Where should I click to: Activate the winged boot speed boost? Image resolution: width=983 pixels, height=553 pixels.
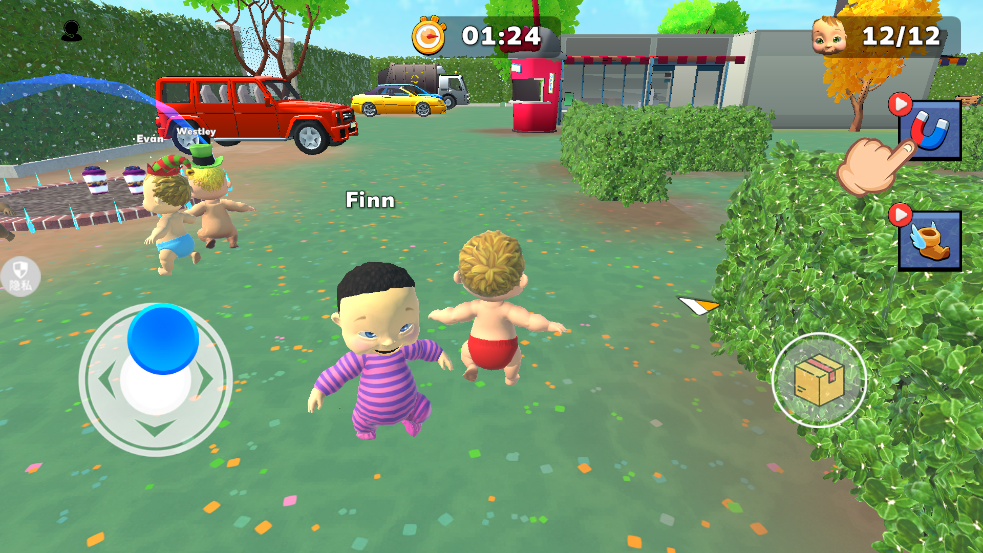coord(929,240)
